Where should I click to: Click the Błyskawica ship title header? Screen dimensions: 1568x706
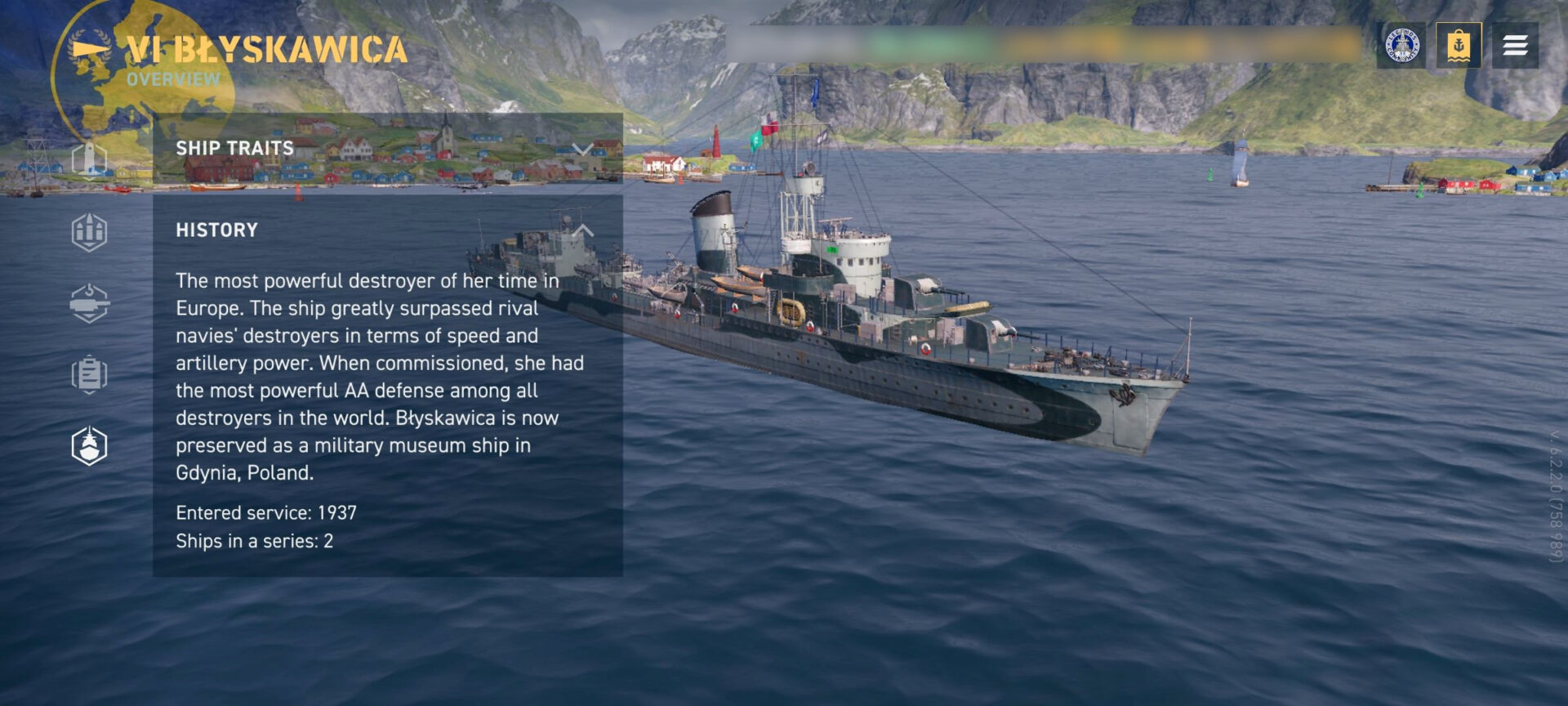coord(266,51)
